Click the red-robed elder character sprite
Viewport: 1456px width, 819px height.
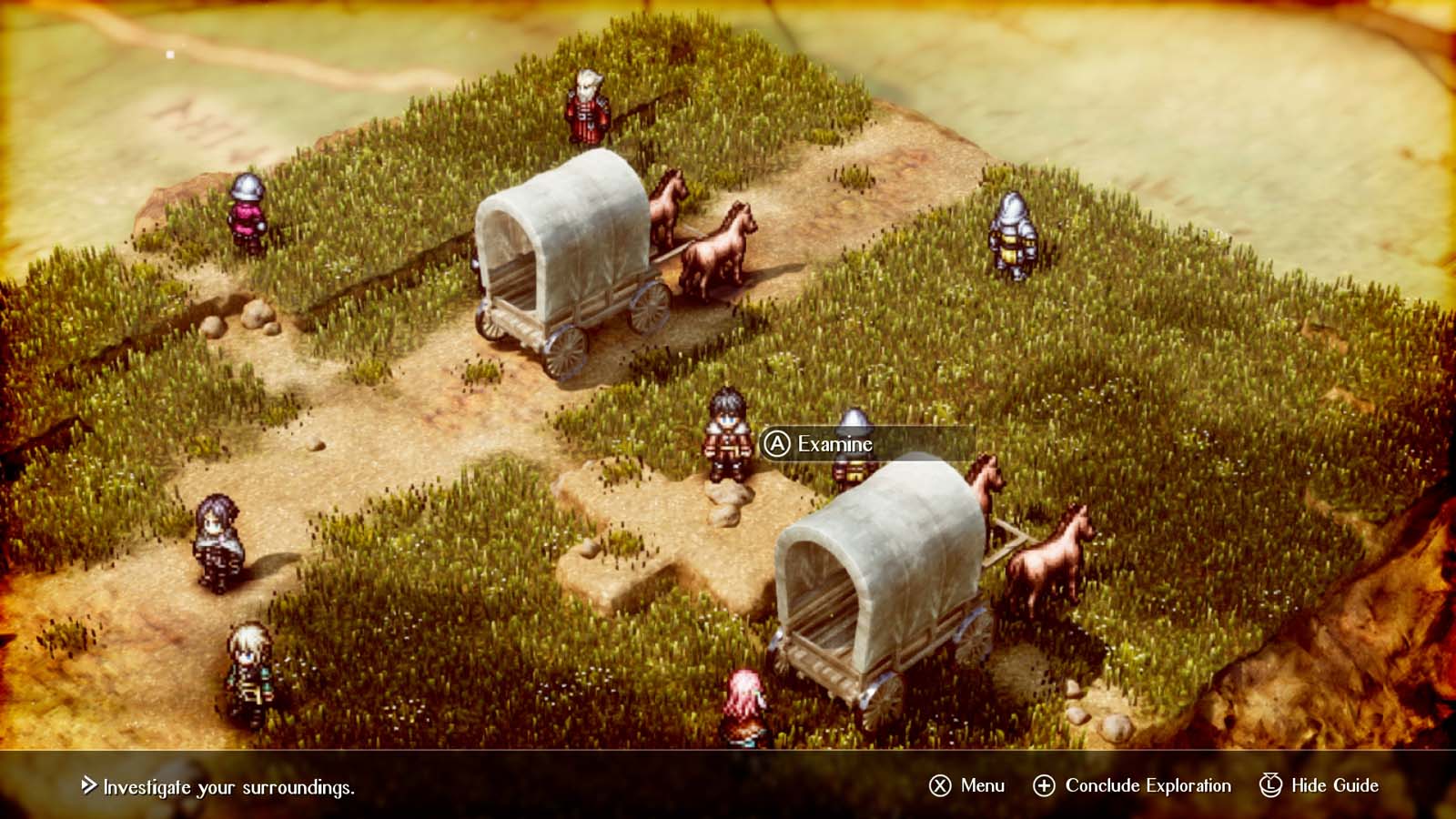587,105
